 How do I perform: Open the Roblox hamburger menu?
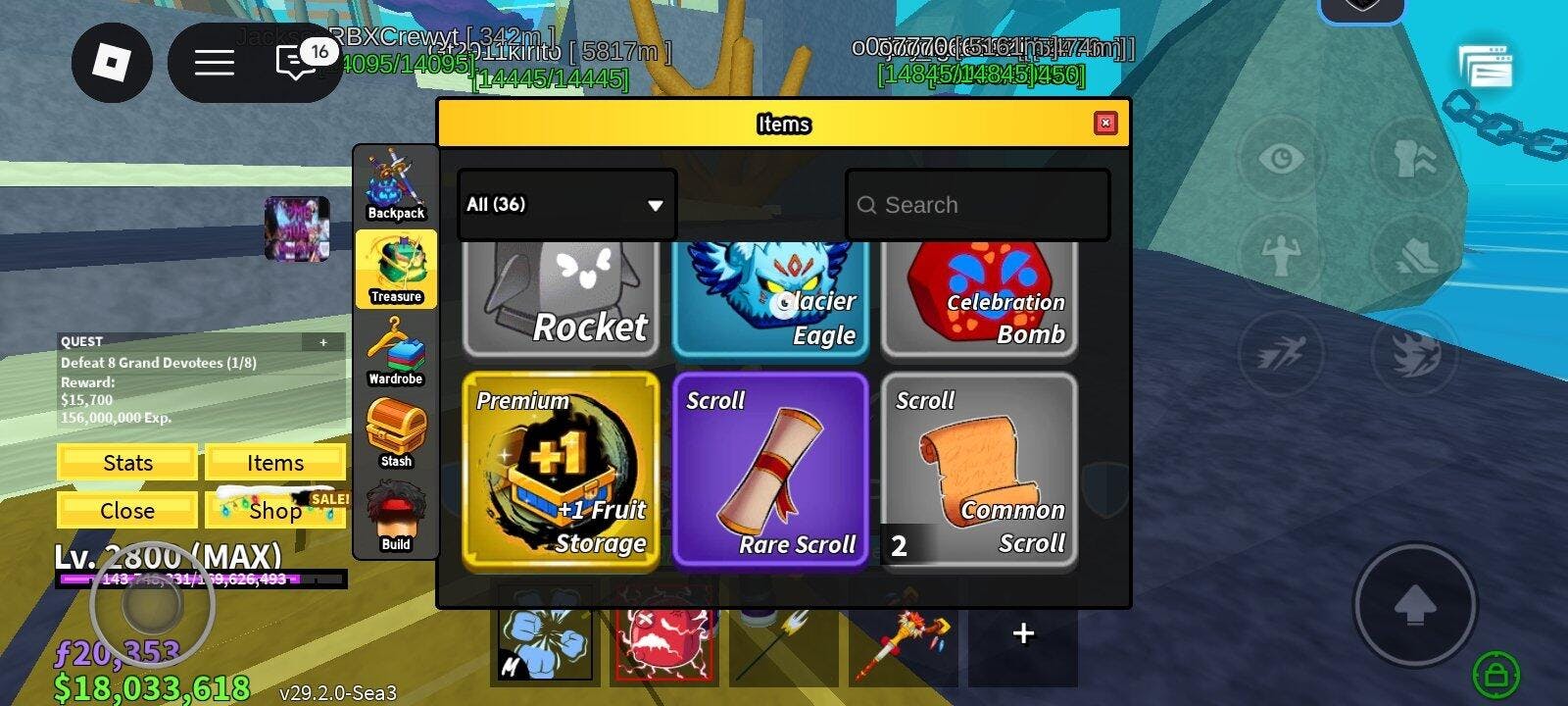pyautogui.click(x=214, y=64)
